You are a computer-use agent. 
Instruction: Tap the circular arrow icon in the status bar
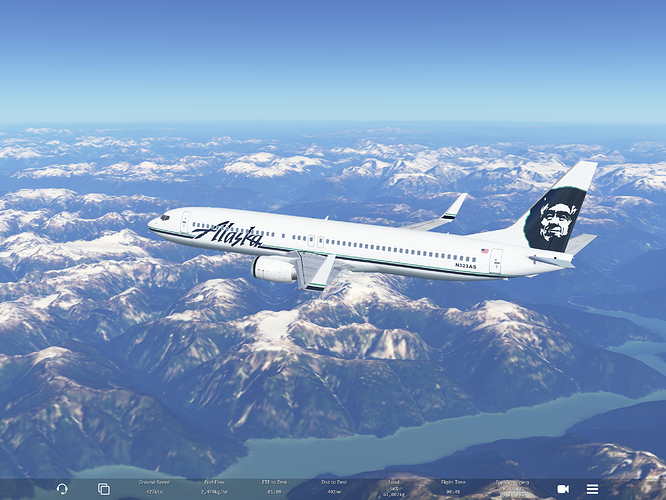pos(62,488)
